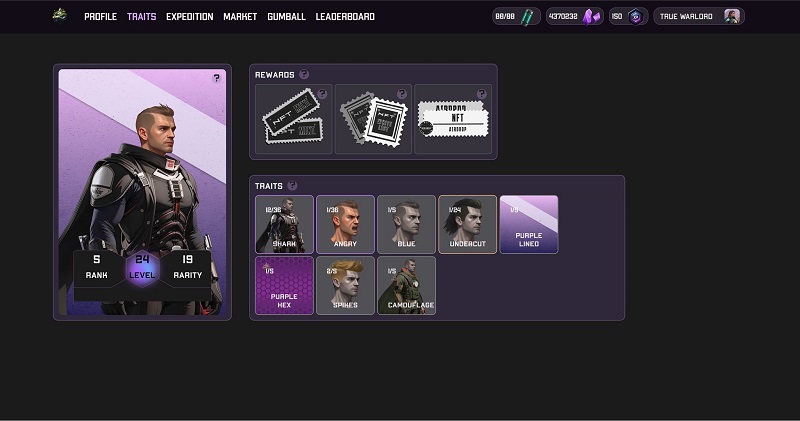Screen dimensions: 800x421
Task: Pick the Camouflage outfit trait
Action: tap(406, 285)
